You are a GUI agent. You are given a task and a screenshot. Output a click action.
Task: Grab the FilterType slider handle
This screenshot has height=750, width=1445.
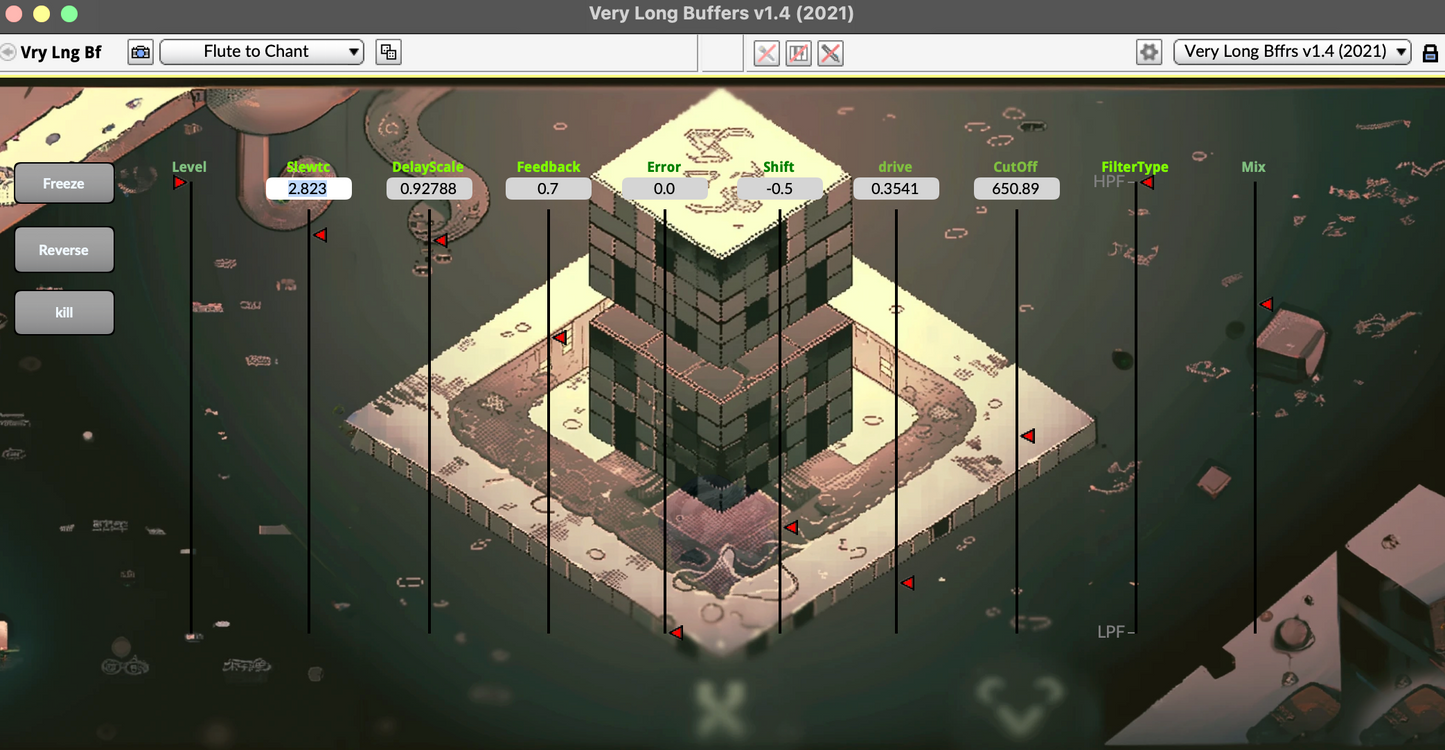(1147, 182)
